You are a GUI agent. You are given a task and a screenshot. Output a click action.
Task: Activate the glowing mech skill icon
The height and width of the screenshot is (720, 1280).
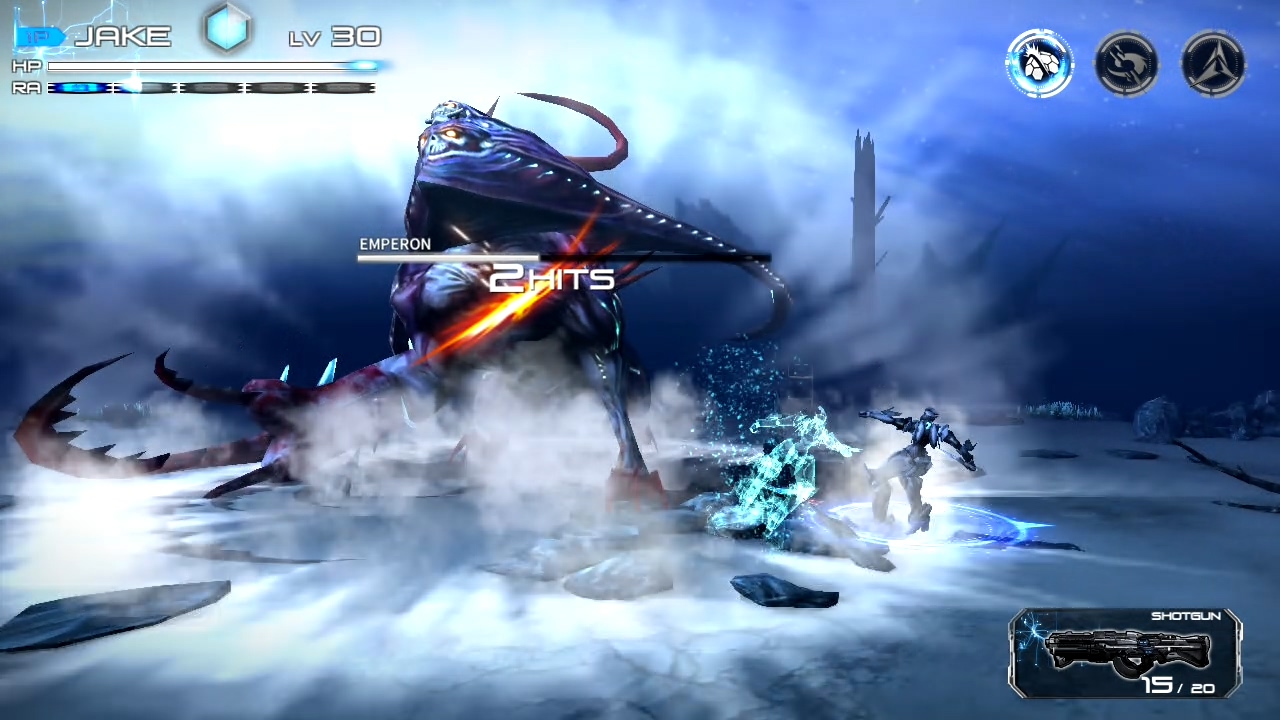coord(1040,62)
